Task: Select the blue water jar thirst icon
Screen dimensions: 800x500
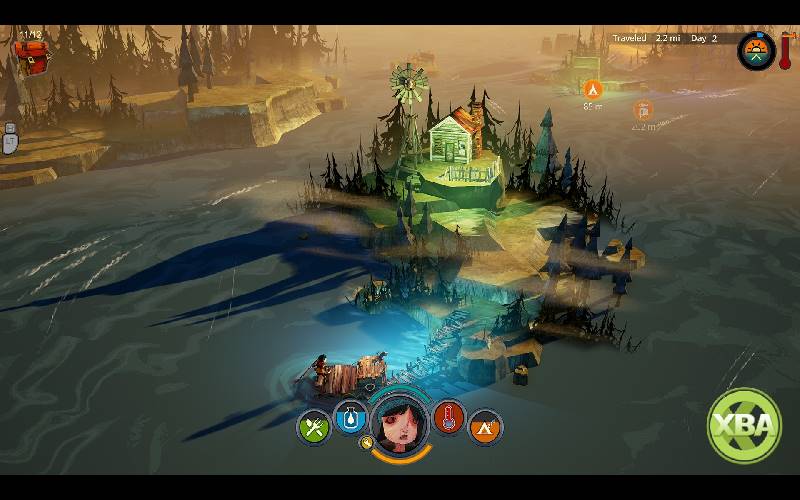Action: click(350, 418)
